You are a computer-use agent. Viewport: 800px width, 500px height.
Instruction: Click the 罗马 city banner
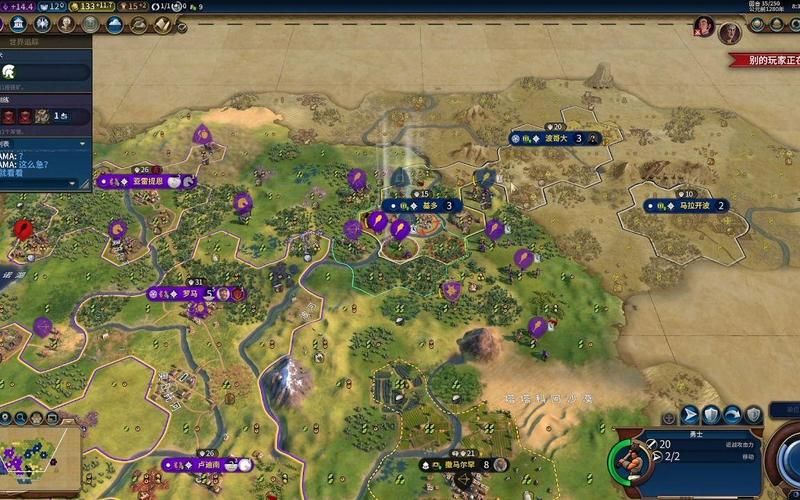click(192, 294)
